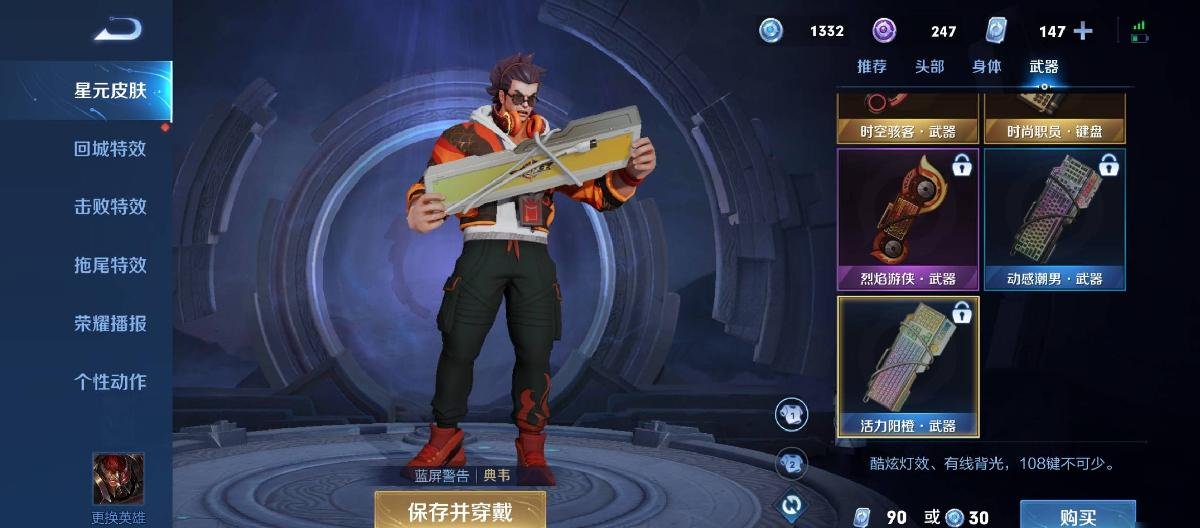This screenshot has width=1200, height=528.
Task: Buy the item with the 购买 button
Action: tap(1077, 516)
